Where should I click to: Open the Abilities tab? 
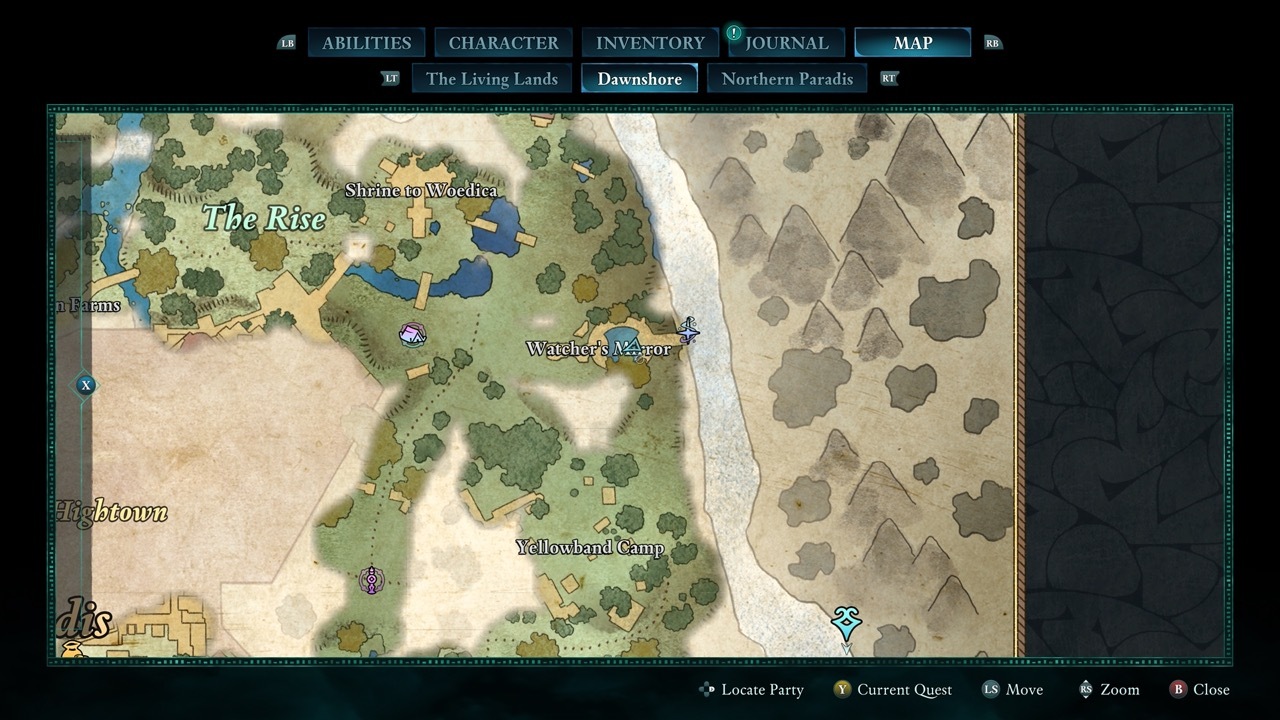pos(366,43)
